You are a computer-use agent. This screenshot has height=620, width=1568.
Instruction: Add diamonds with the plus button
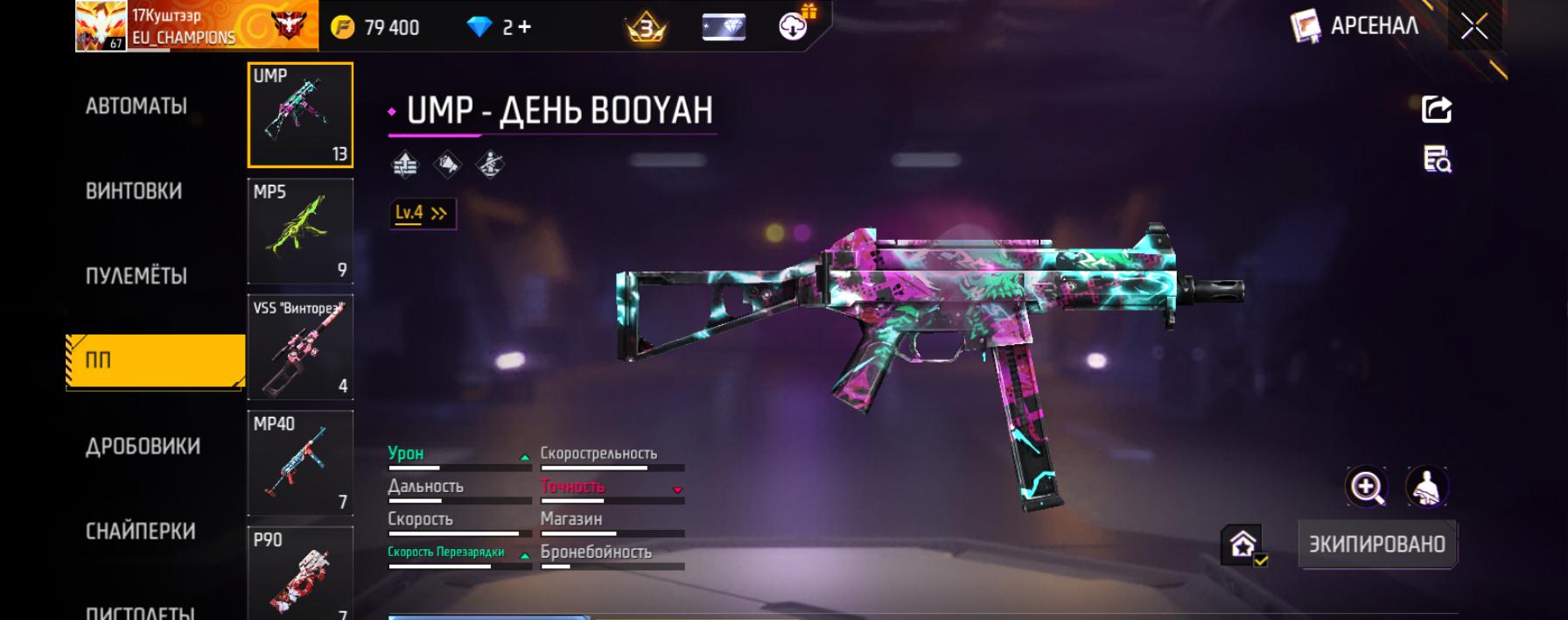524,27
